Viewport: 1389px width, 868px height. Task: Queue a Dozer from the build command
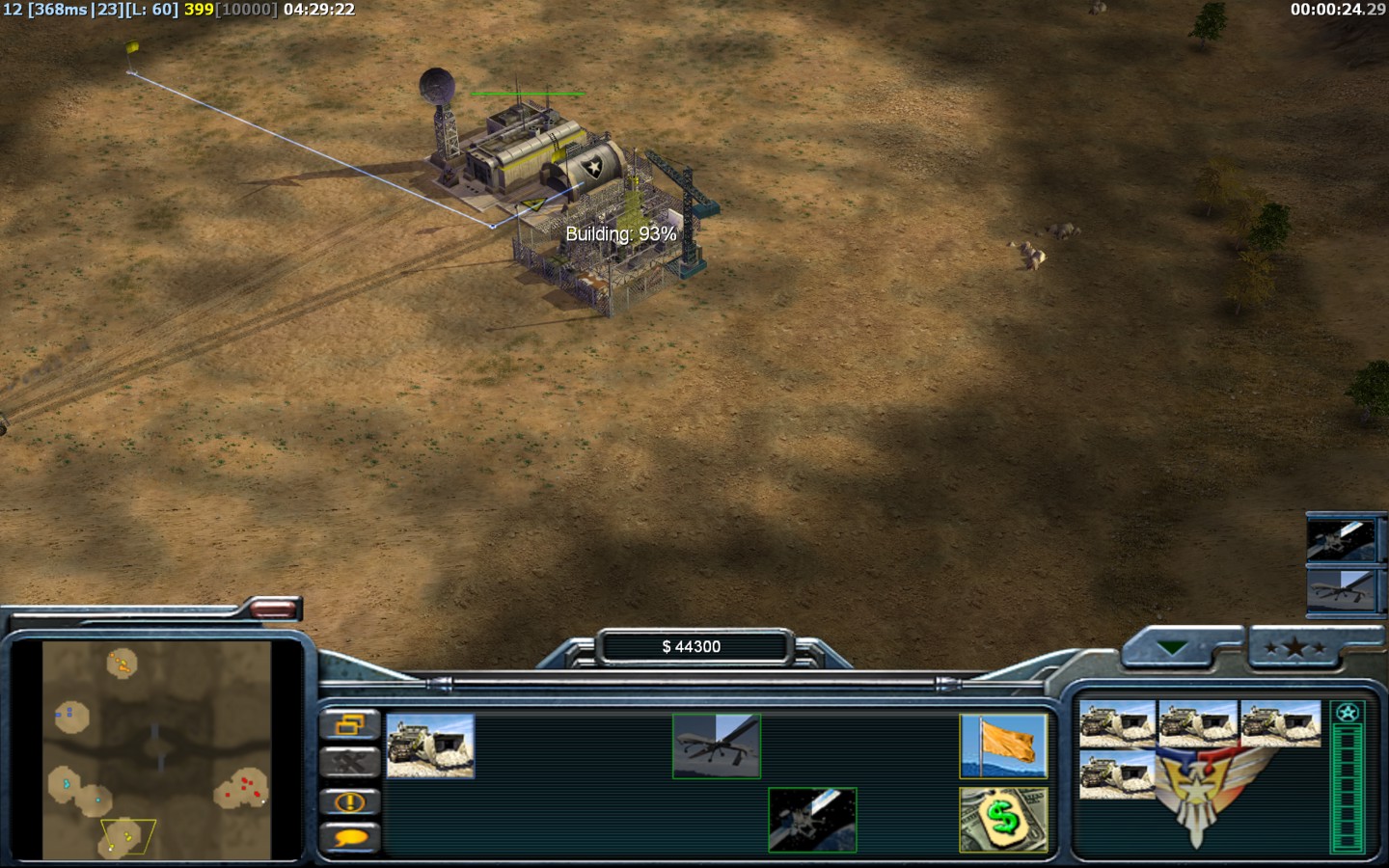point(430,746)
